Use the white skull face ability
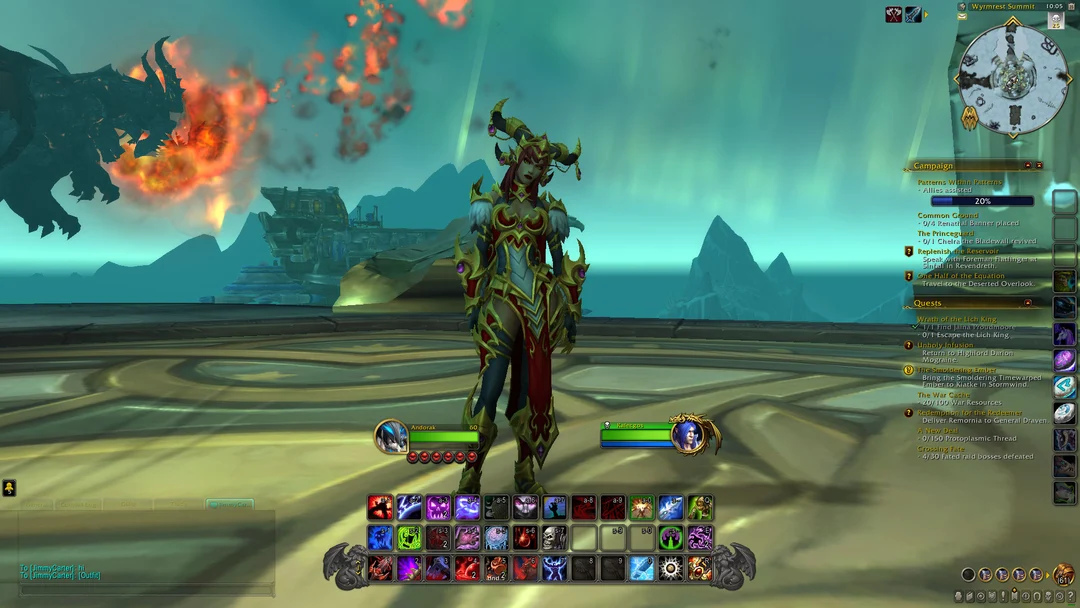 pyautogui.click(x=554, y=538)
